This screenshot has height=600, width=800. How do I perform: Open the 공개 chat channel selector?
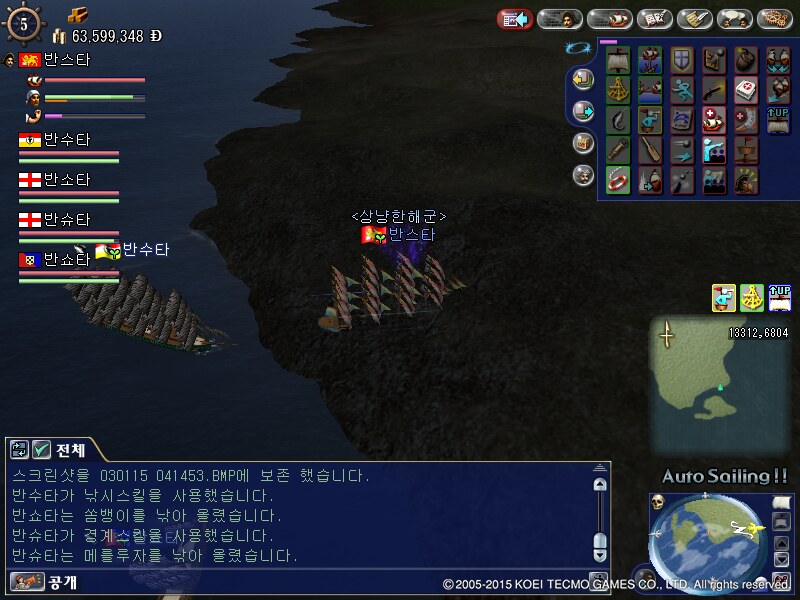pos(27,581)
